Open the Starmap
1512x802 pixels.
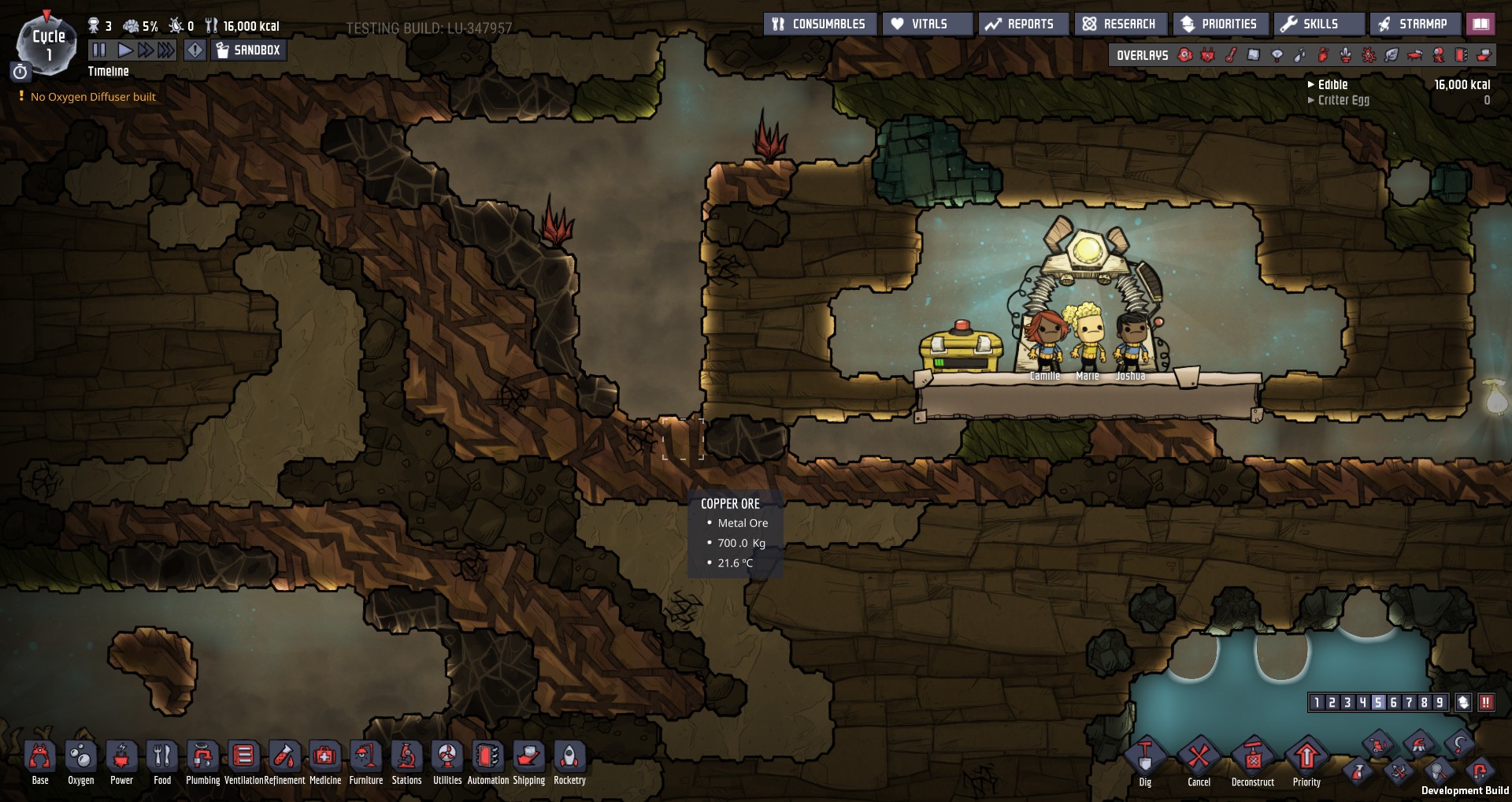(x=1414, y=24)
